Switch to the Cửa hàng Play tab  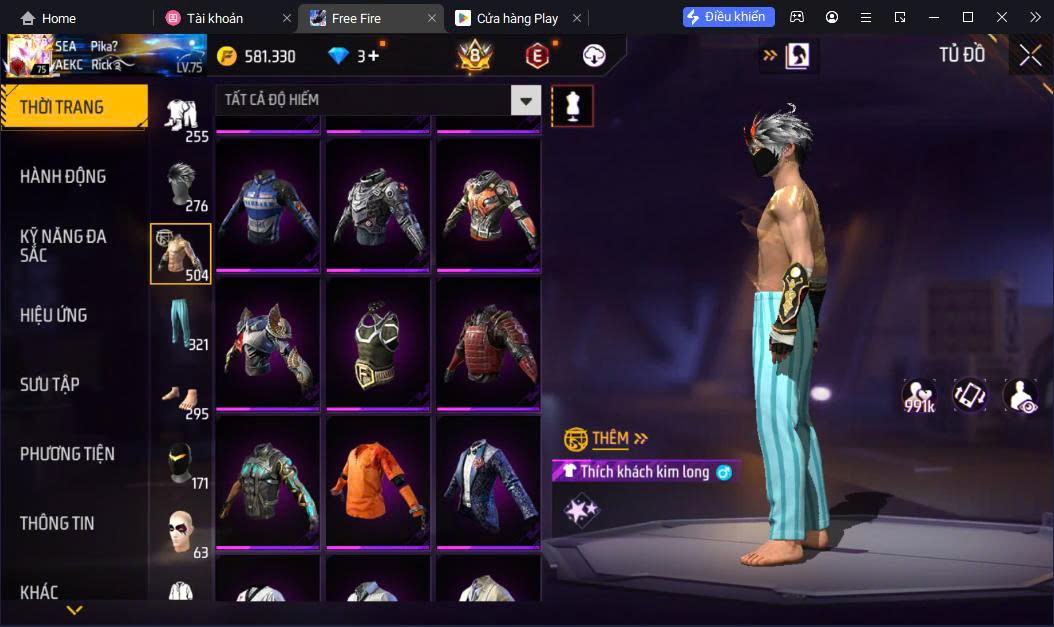point(517,18)
